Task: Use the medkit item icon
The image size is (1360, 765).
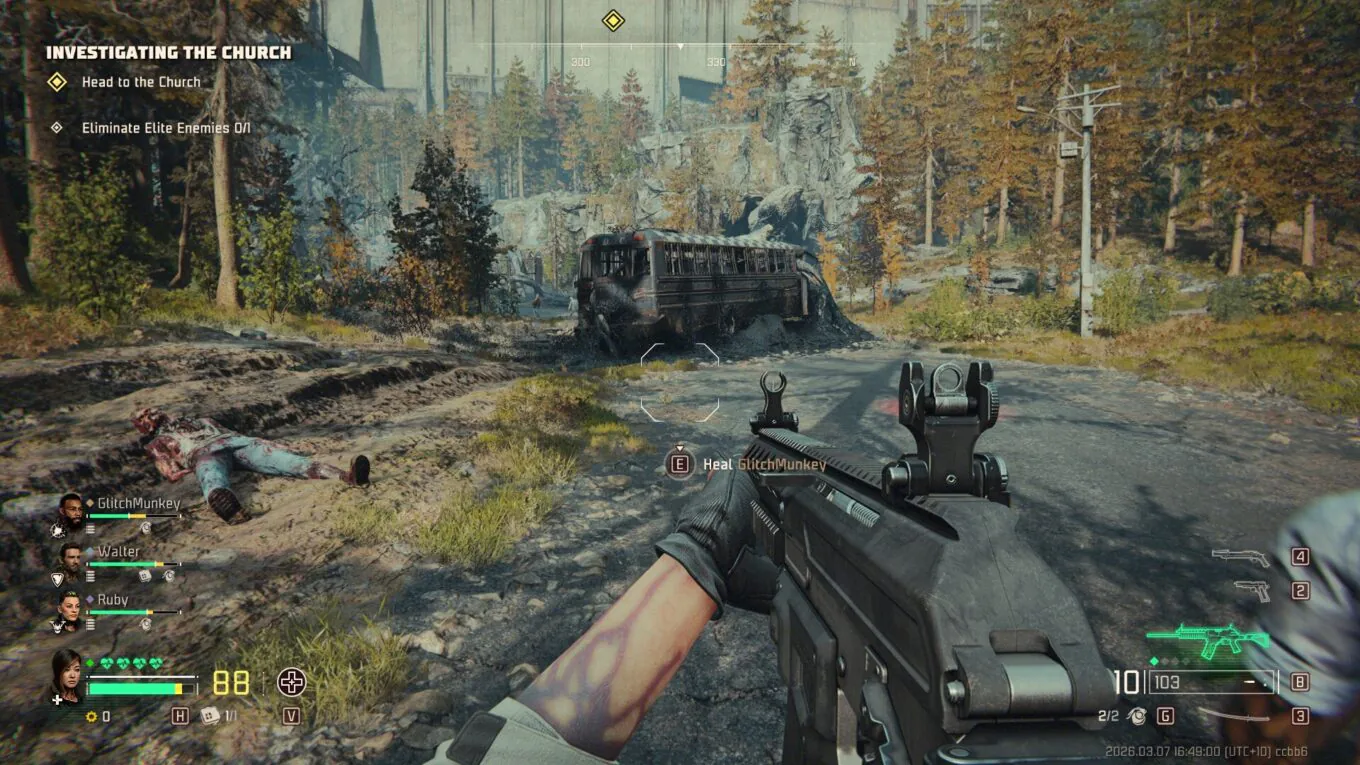Action: [x=210, y=715]
